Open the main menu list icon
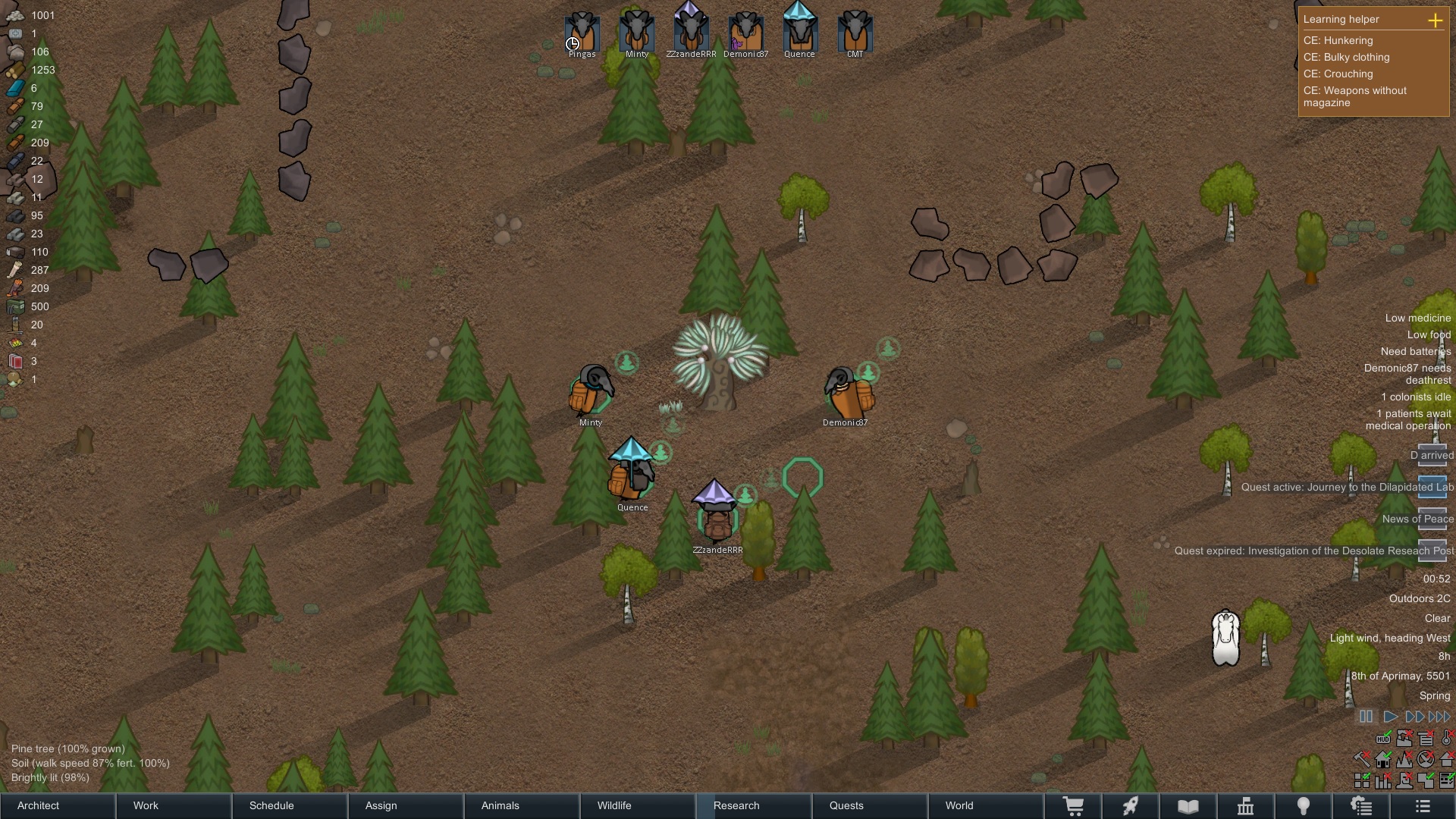Image resolution: width=1456 pixels, height=819 pixels. click(1423, 806)
